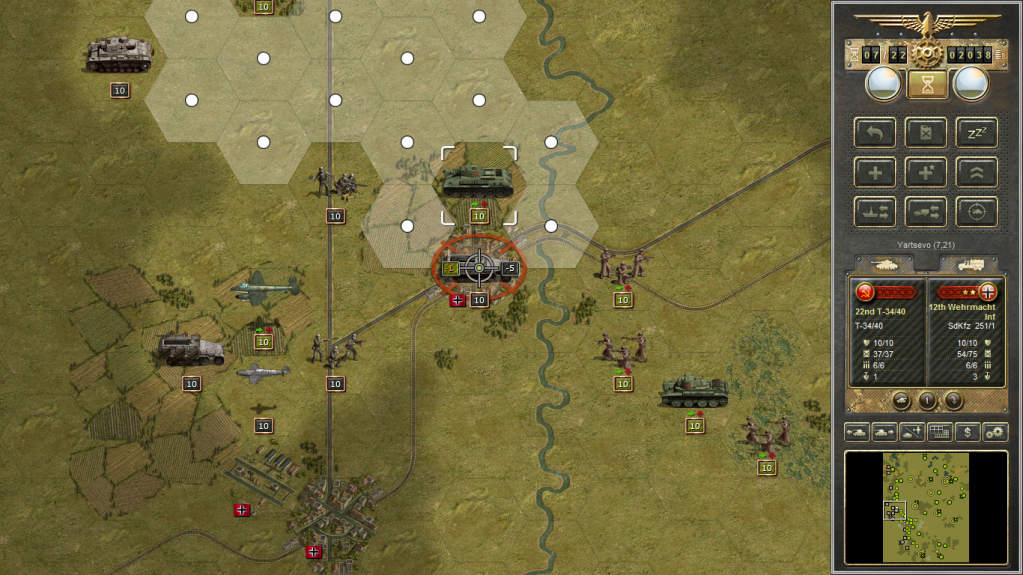Activate the tank crosshair target button

pyautogui.click(x=976, y=211)
